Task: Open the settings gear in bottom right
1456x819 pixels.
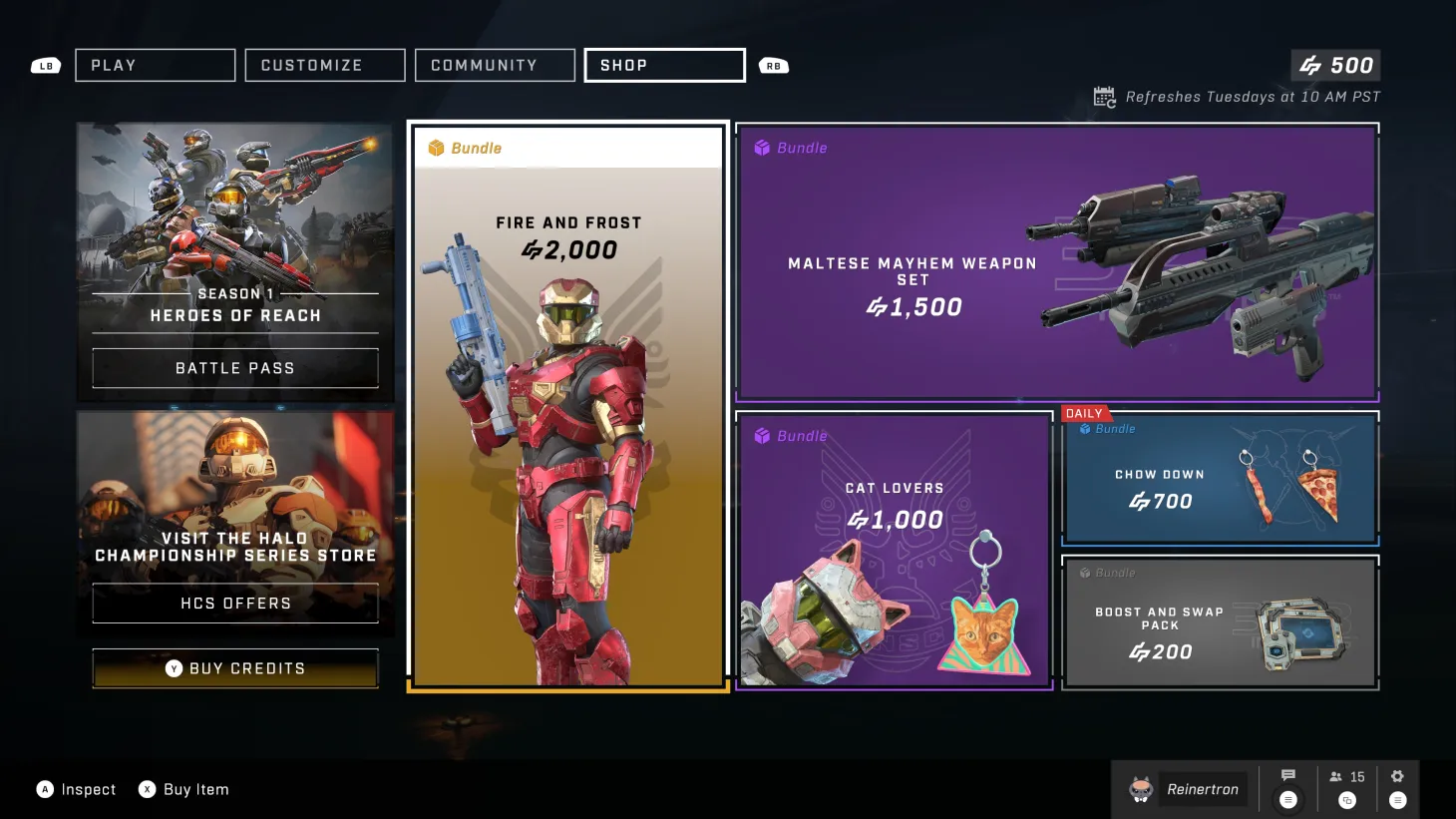Action: (1397, 775)
